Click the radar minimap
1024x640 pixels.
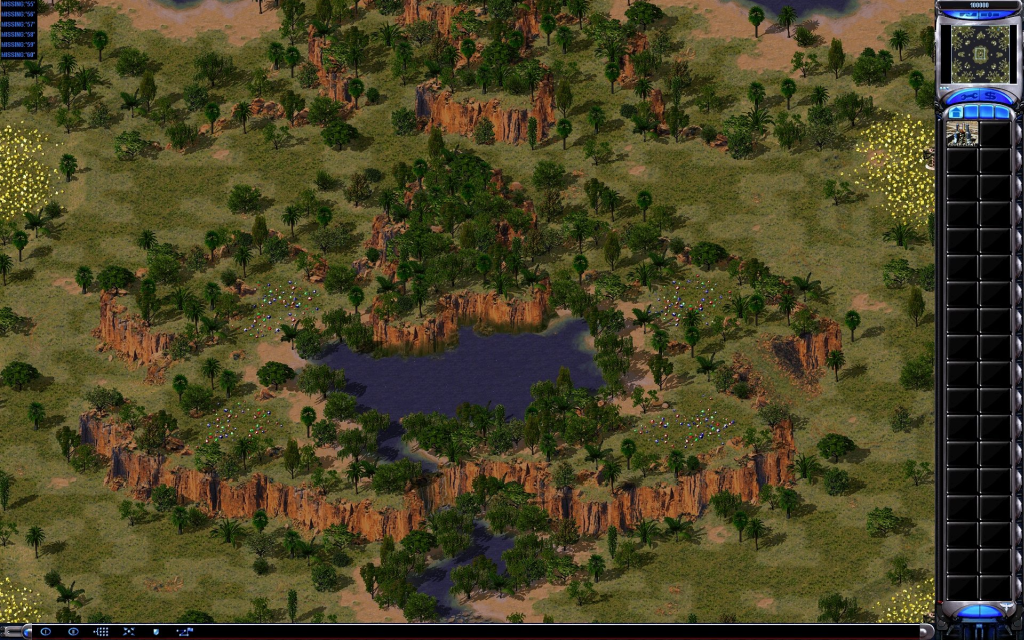(979, 50)
